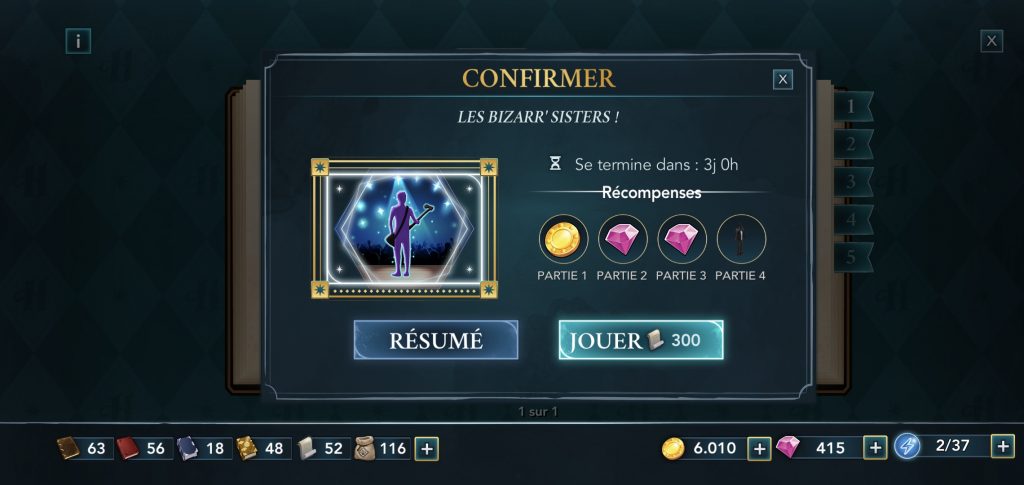Open the Résumé summary

point(435,340)
